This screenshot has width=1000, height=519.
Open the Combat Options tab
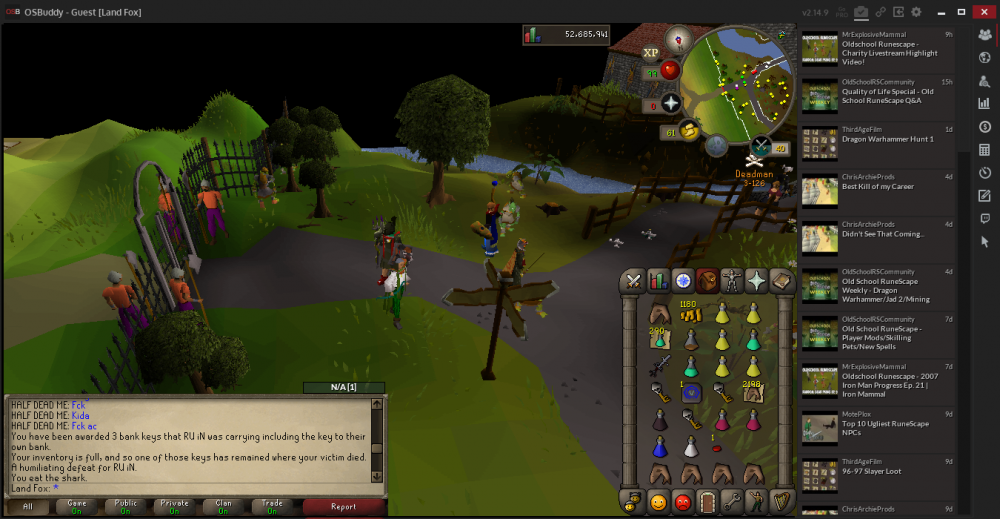(x=634, y=281)
